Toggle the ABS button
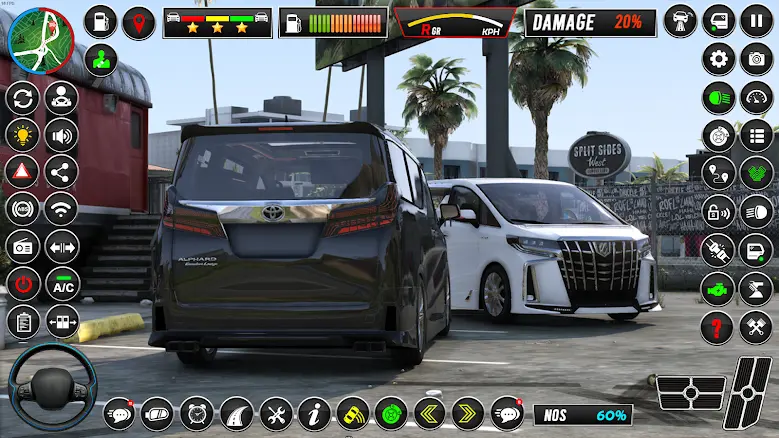The image size is (779, 438). pos(23,209)
